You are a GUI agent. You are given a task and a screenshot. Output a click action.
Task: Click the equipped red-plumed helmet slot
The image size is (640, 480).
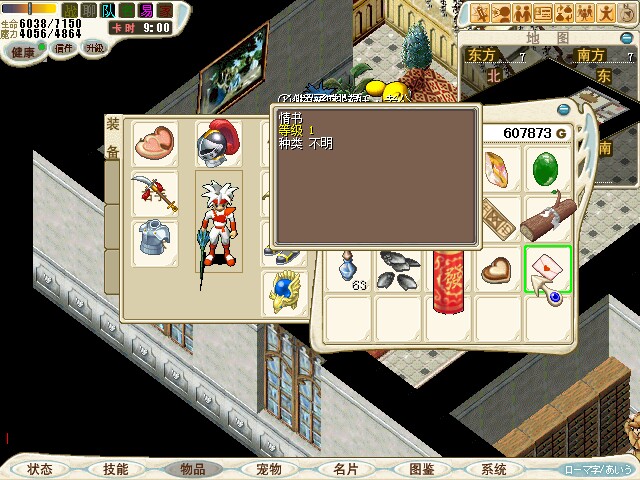point(216,145)
